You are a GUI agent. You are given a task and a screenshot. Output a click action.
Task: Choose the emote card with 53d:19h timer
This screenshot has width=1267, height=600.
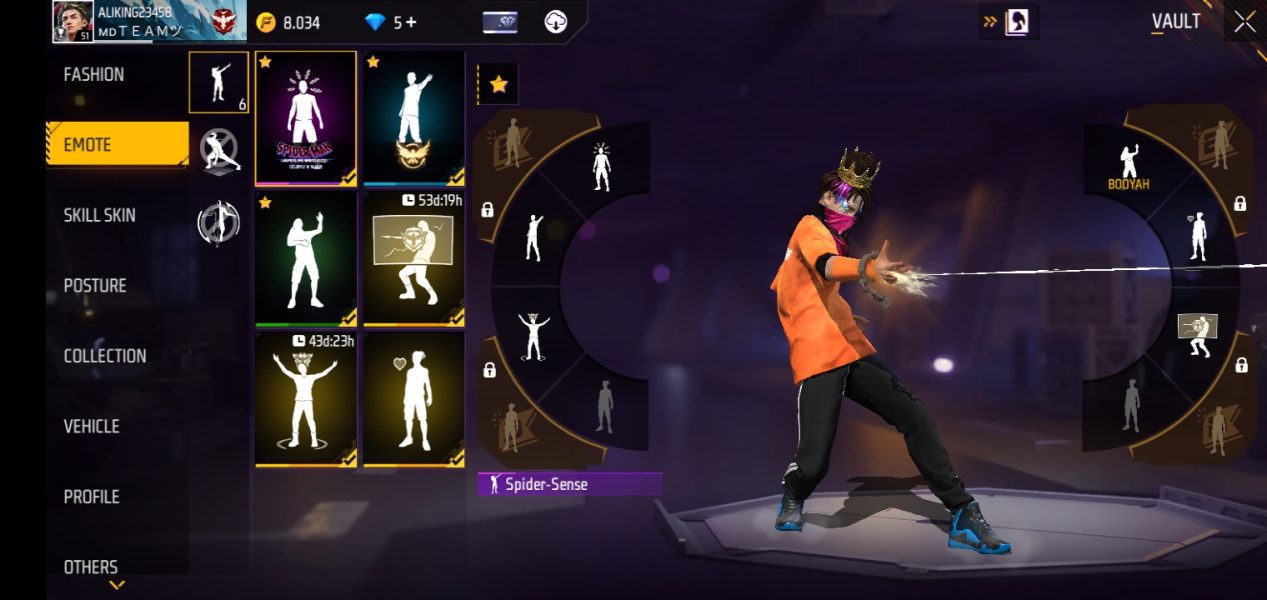(414, 258)
